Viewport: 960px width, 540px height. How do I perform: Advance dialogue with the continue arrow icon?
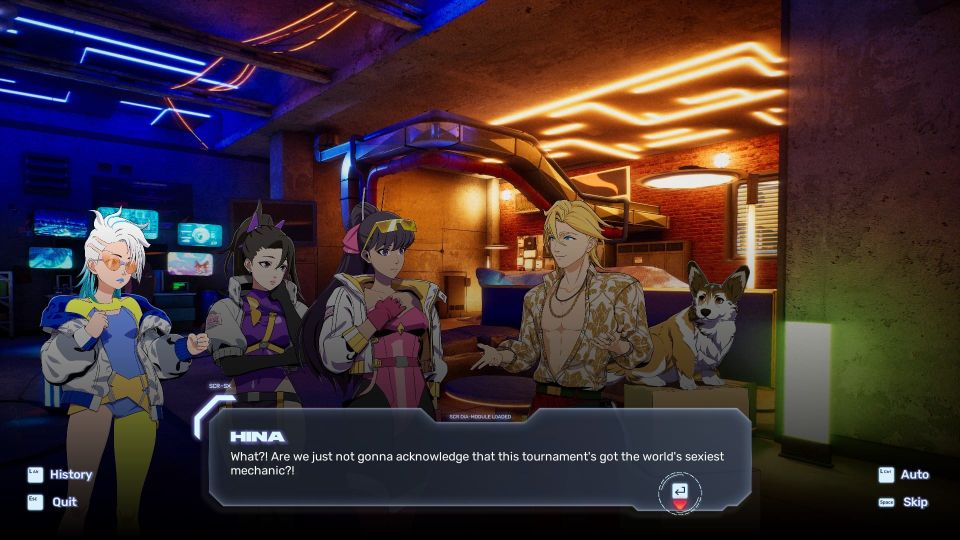click(680, 492)
